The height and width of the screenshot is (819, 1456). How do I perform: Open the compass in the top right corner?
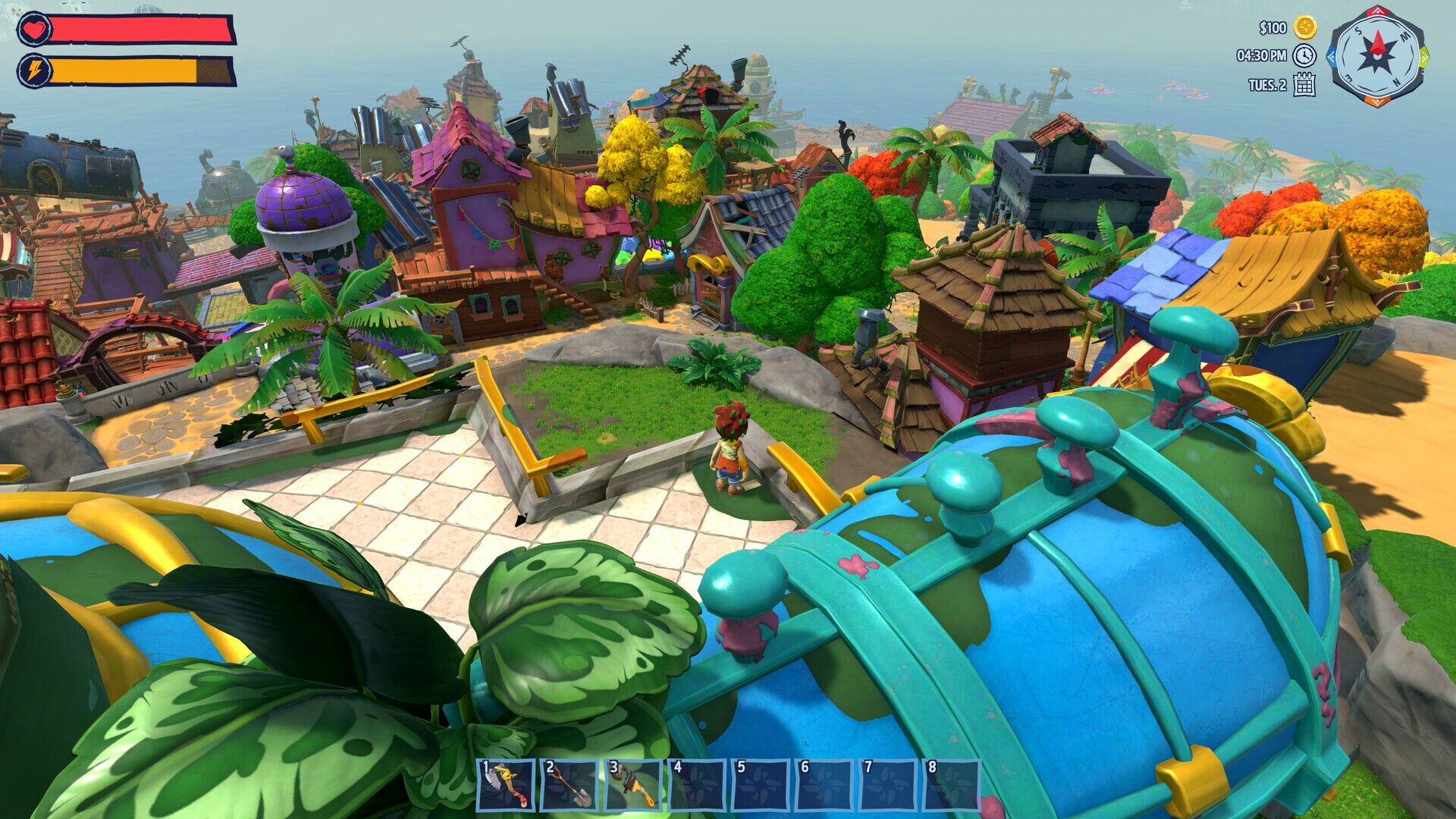tap(1379, 56)
